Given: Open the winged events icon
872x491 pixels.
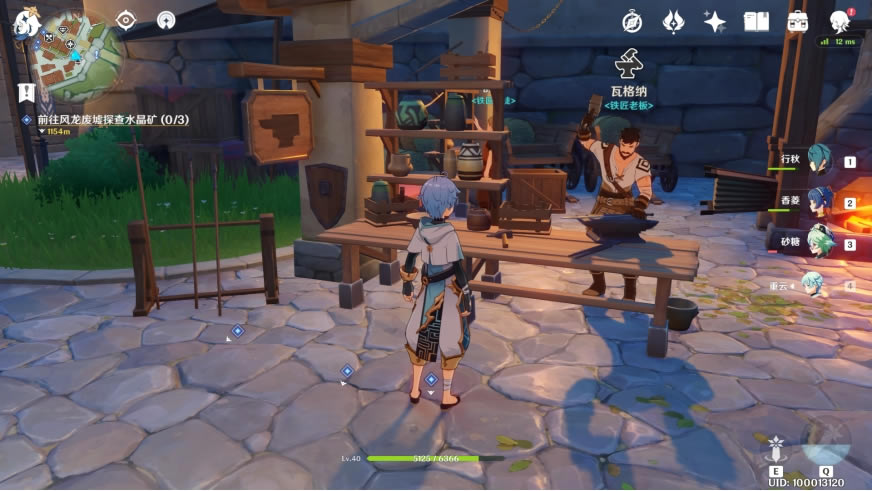Looking at the screenshot, I should (674, 22).
